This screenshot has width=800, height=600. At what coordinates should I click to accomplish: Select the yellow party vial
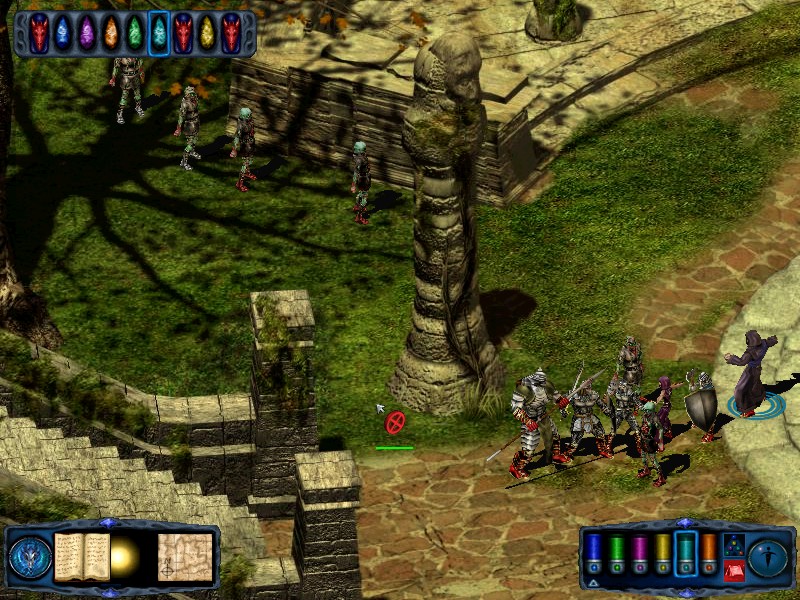(x=662, y=552)
